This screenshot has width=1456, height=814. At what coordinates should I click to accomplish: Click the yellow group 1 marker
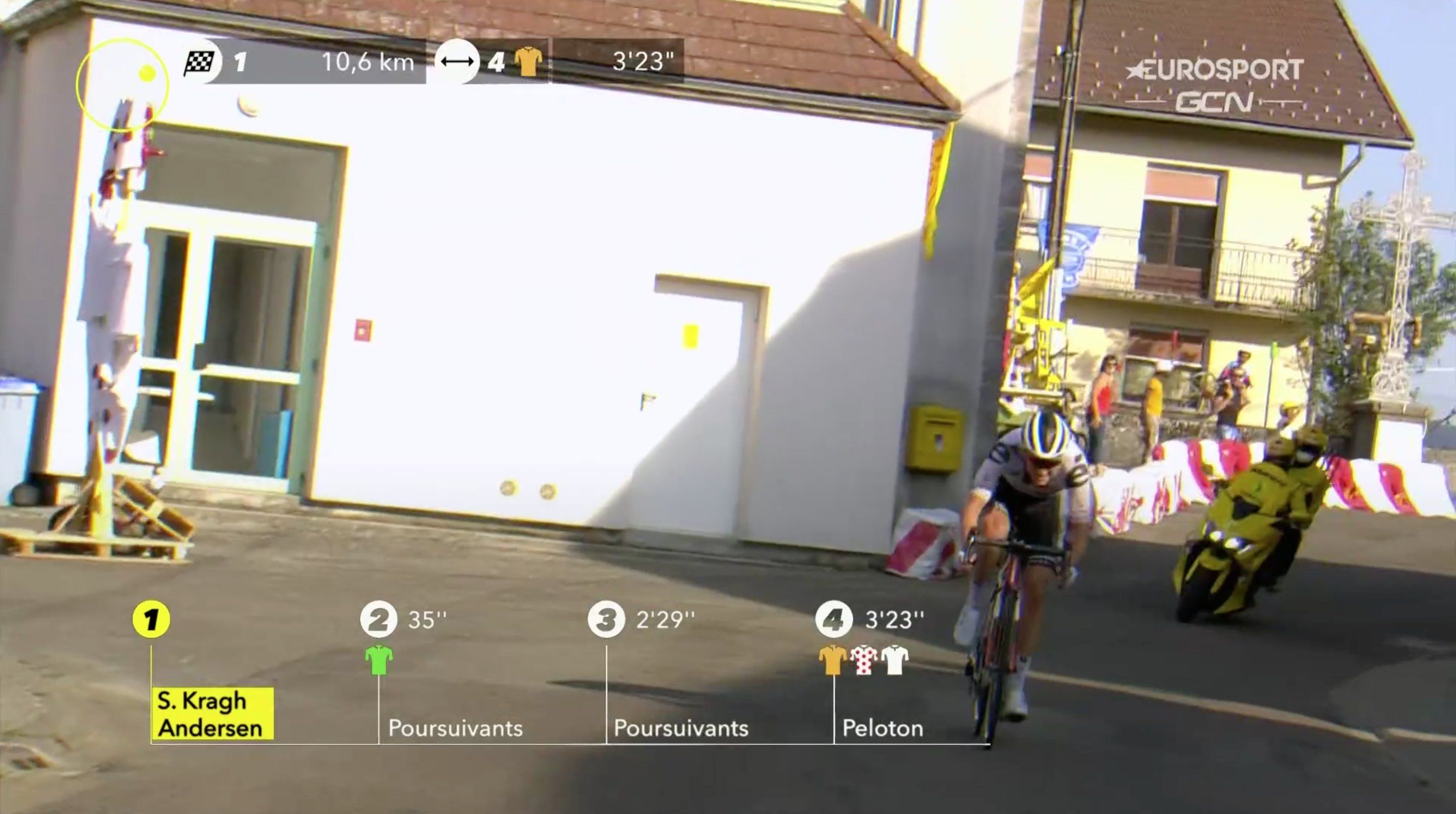[x=151, y=619]
